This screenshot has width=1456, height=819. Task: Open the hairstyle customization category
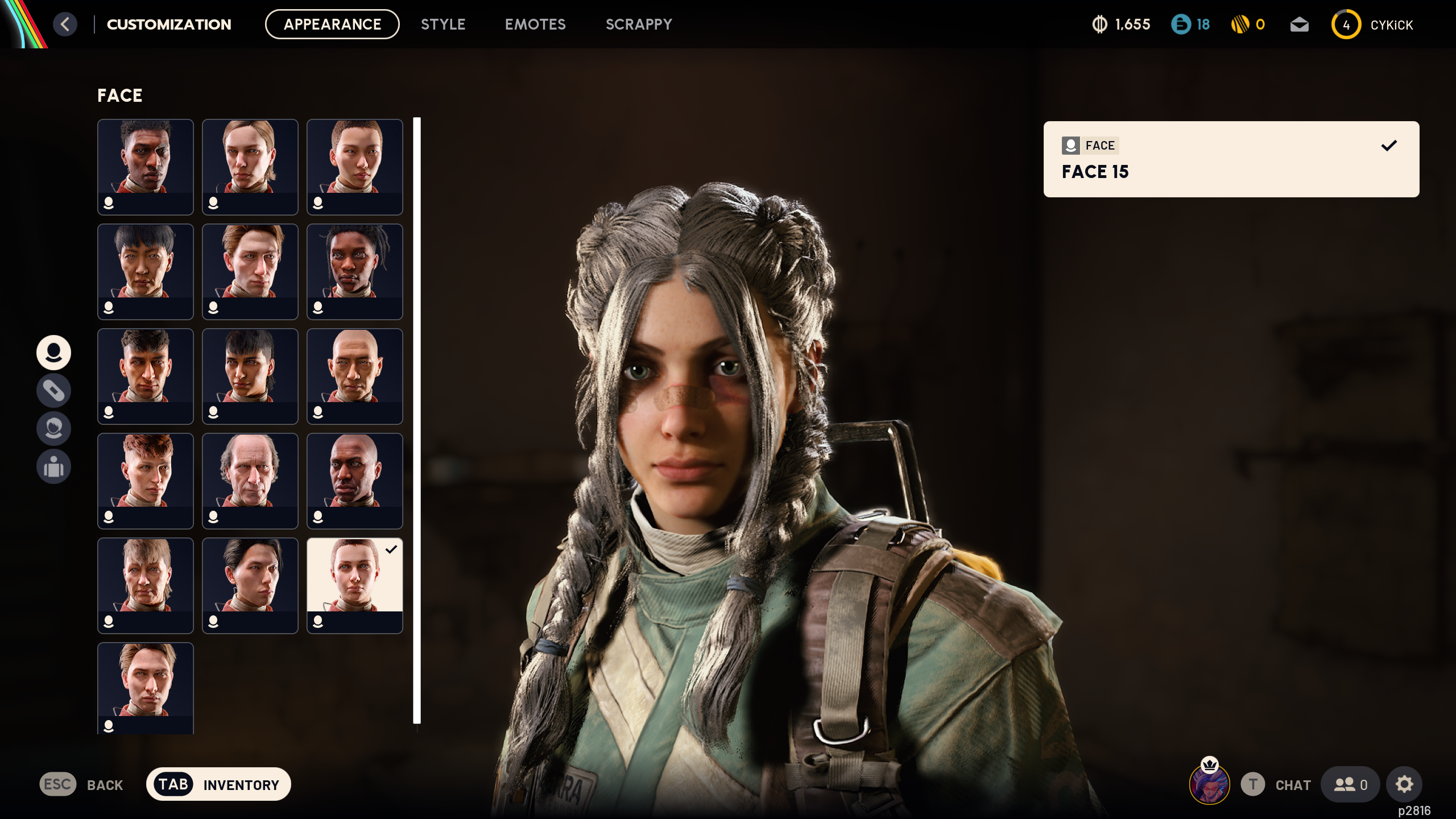tap(53, 429)
